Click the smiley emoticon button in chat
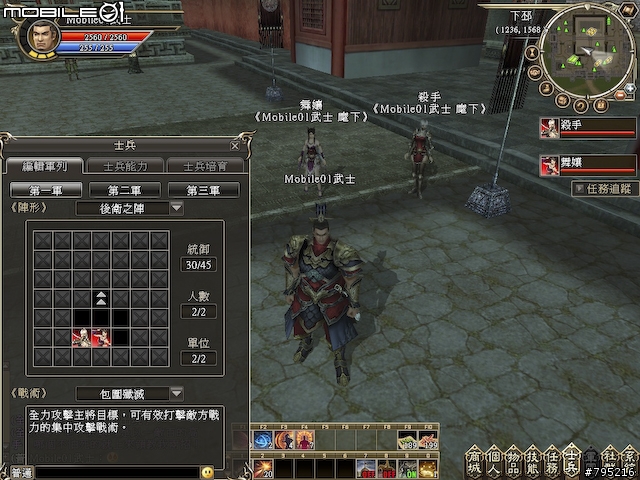 point(207,472)
